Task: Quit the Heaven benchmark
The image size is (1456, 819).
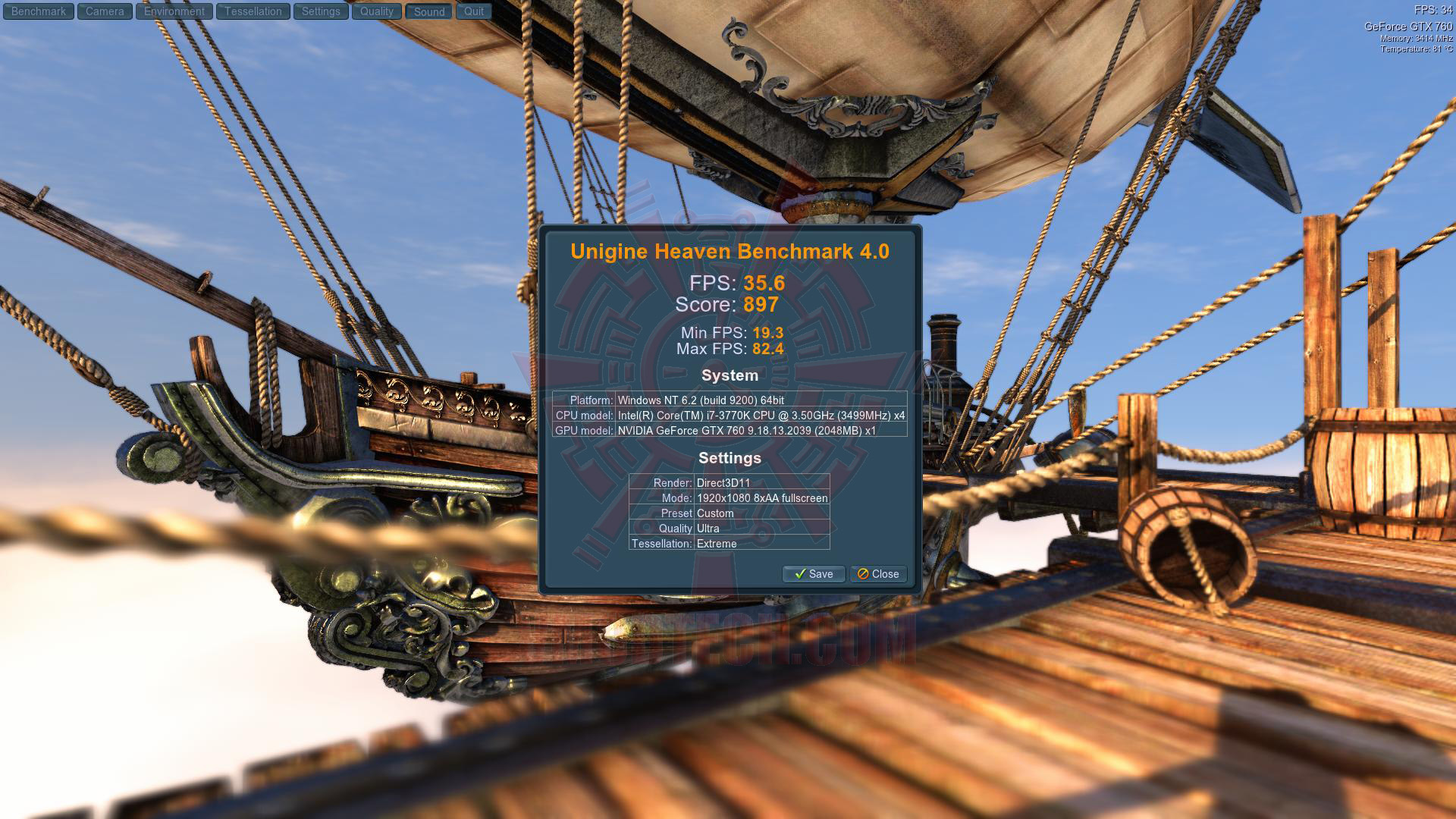Action: coord(474,11)
